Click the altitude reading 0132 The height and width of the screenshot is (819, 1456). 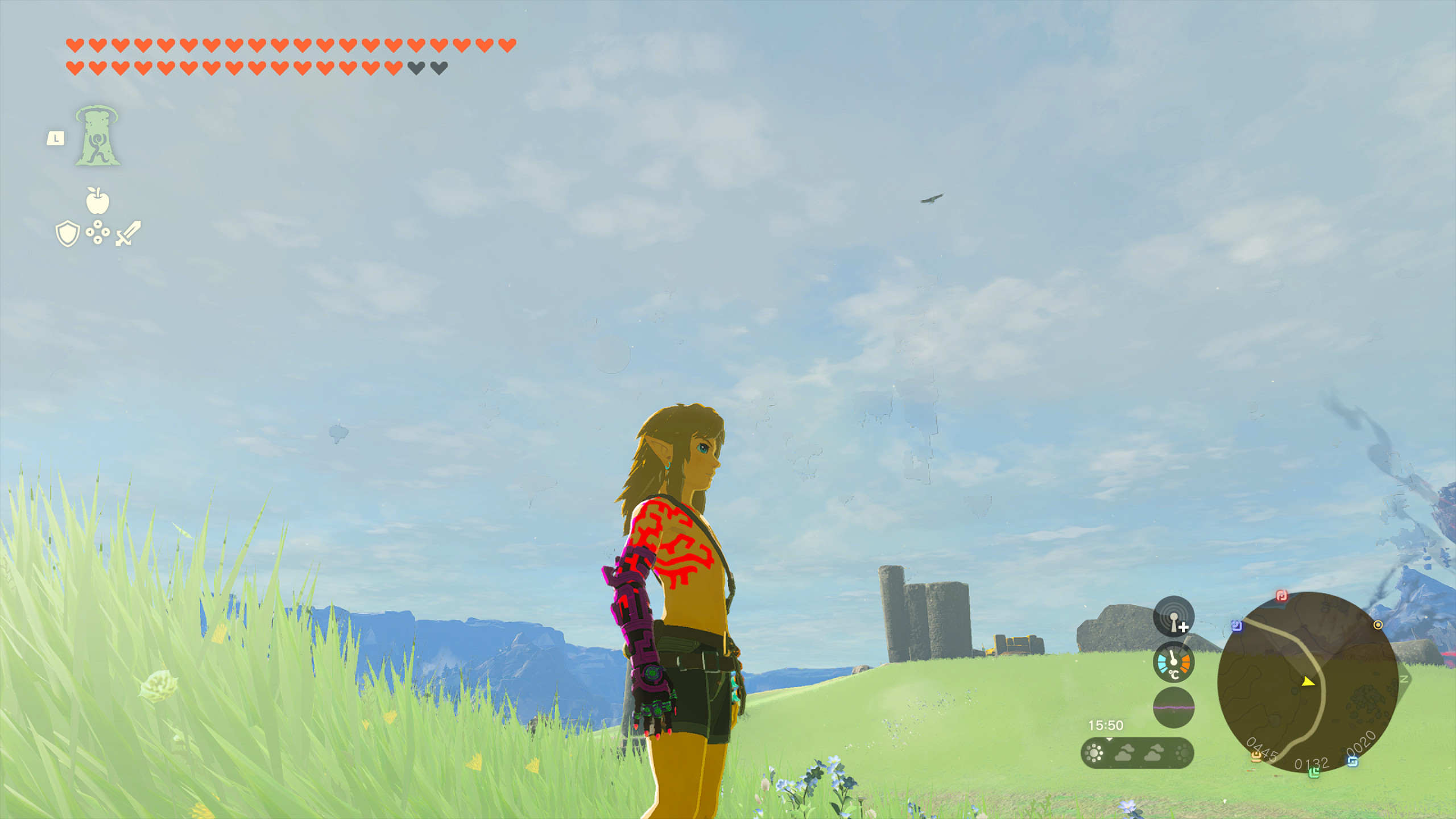pos(1310,762)
